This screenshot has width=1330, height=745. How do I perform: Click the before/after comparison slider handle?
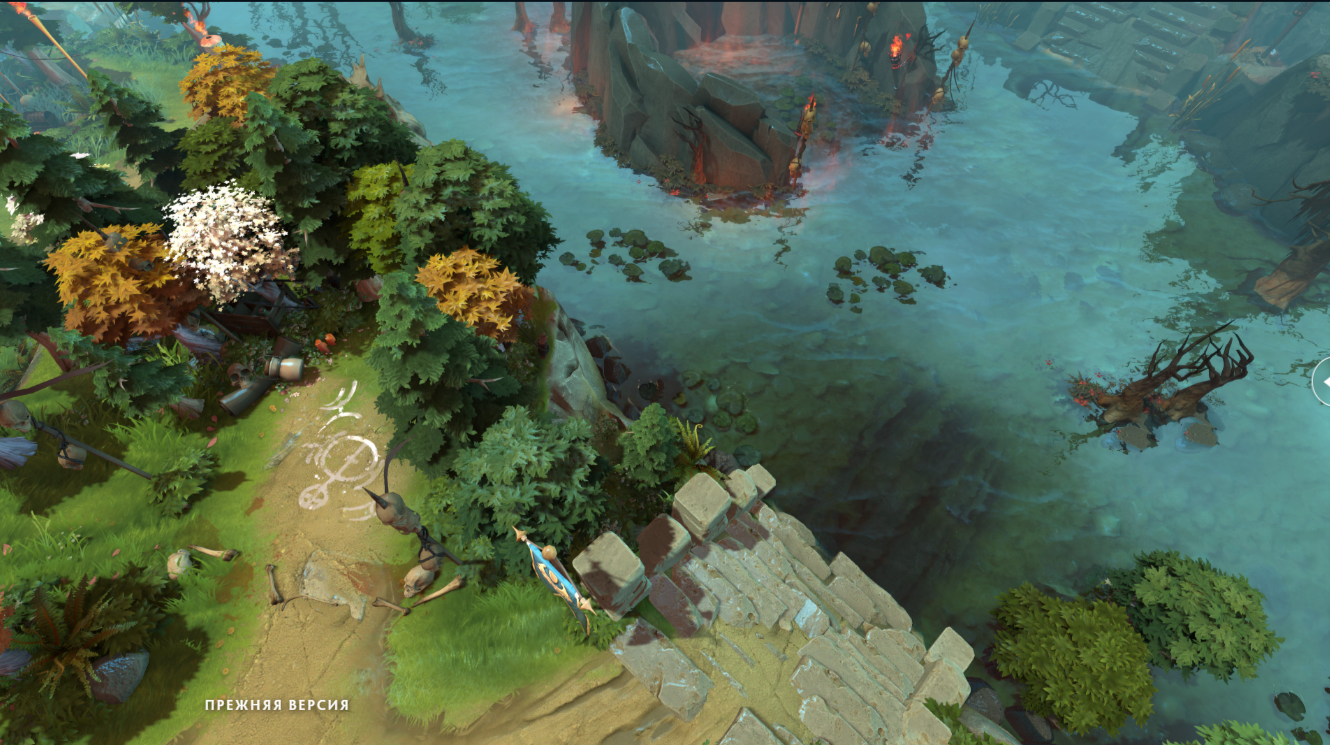click(x=1323, y=382)
